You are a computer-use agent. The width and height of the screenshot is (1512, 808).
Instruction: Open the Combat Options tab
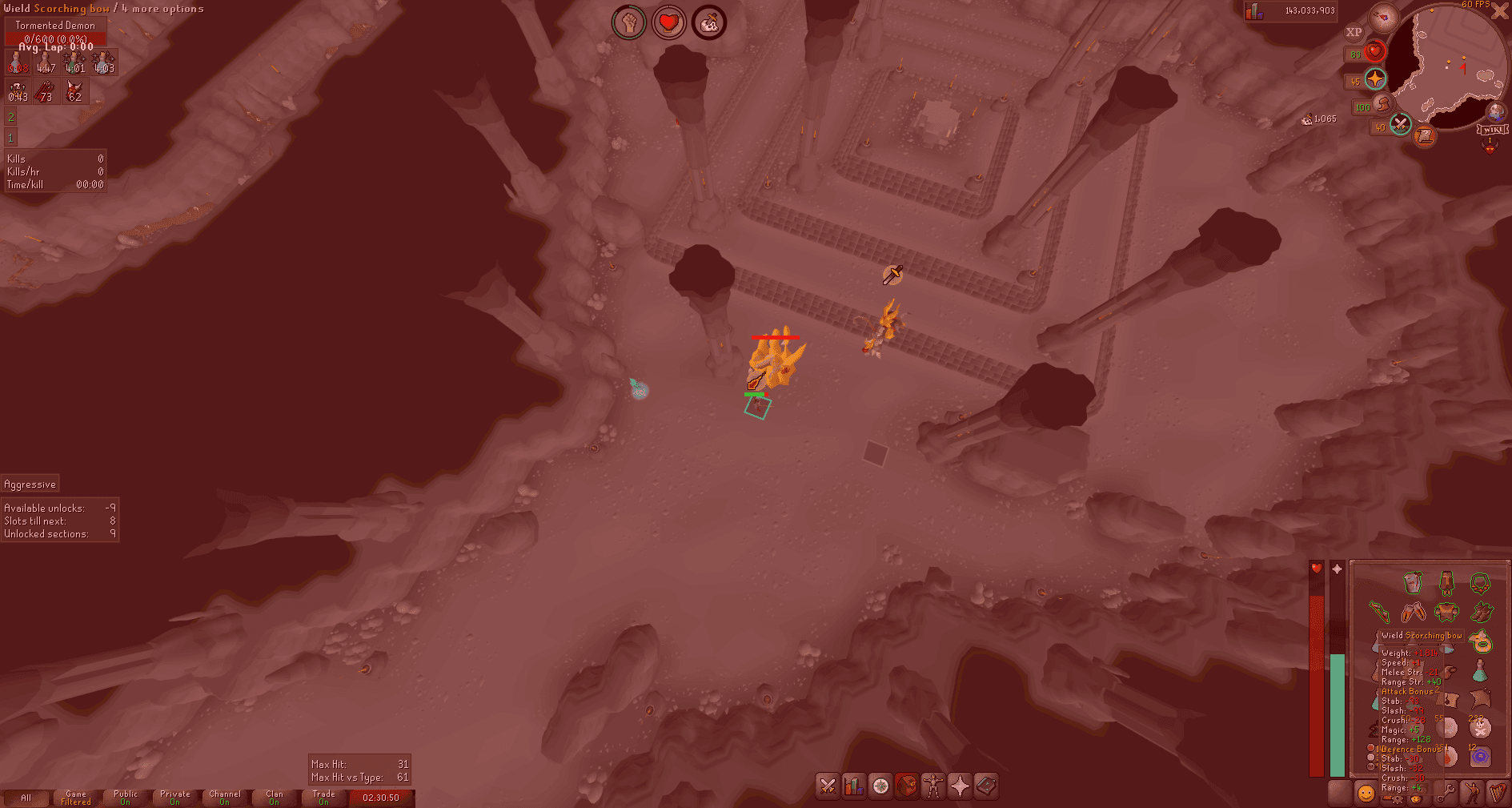[x=827, y=786]
